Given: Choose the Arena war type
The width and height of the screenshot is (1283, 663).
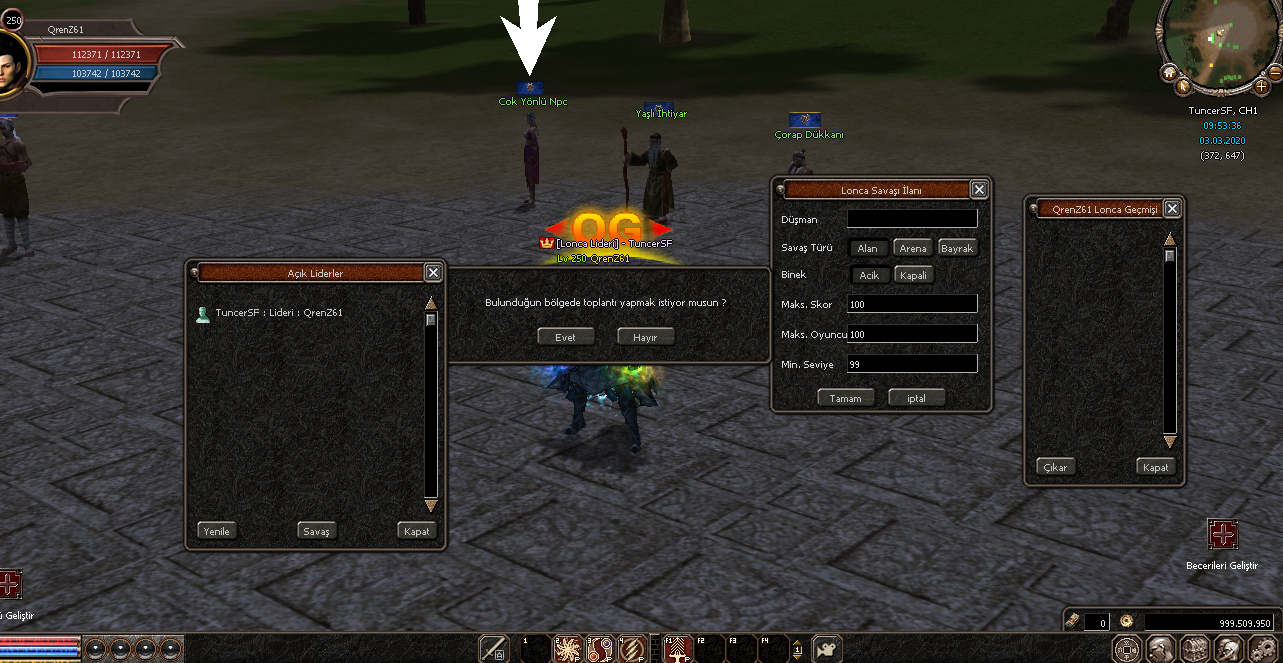Looking at the screenshot, I should (x=912, y=248).
